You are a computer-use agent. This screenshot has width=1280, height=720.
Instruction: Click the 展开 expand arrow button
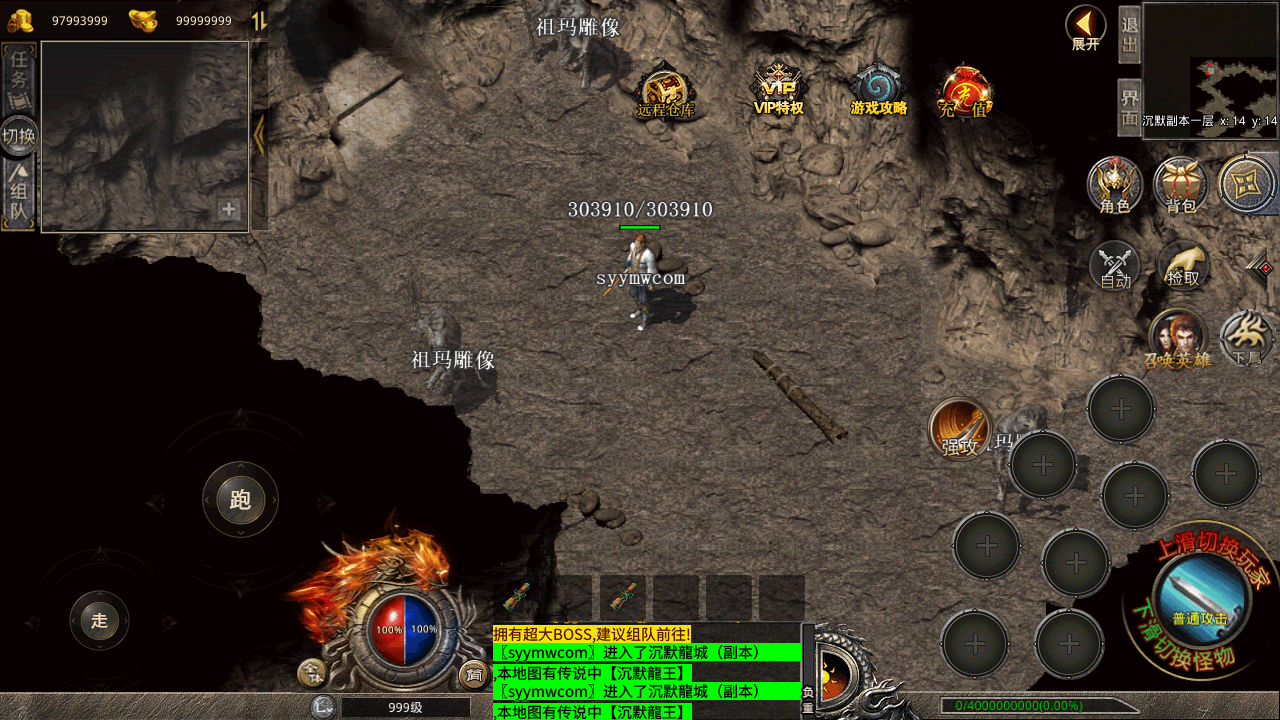(x=1085, y=27)
